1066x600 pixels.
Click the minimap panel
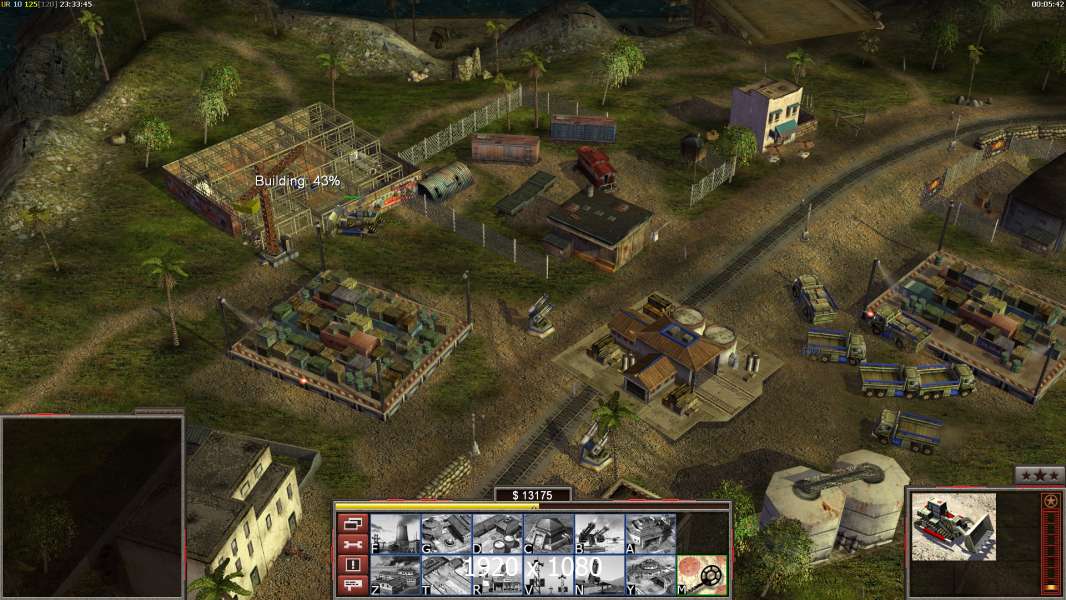click(x=92, y=507)
